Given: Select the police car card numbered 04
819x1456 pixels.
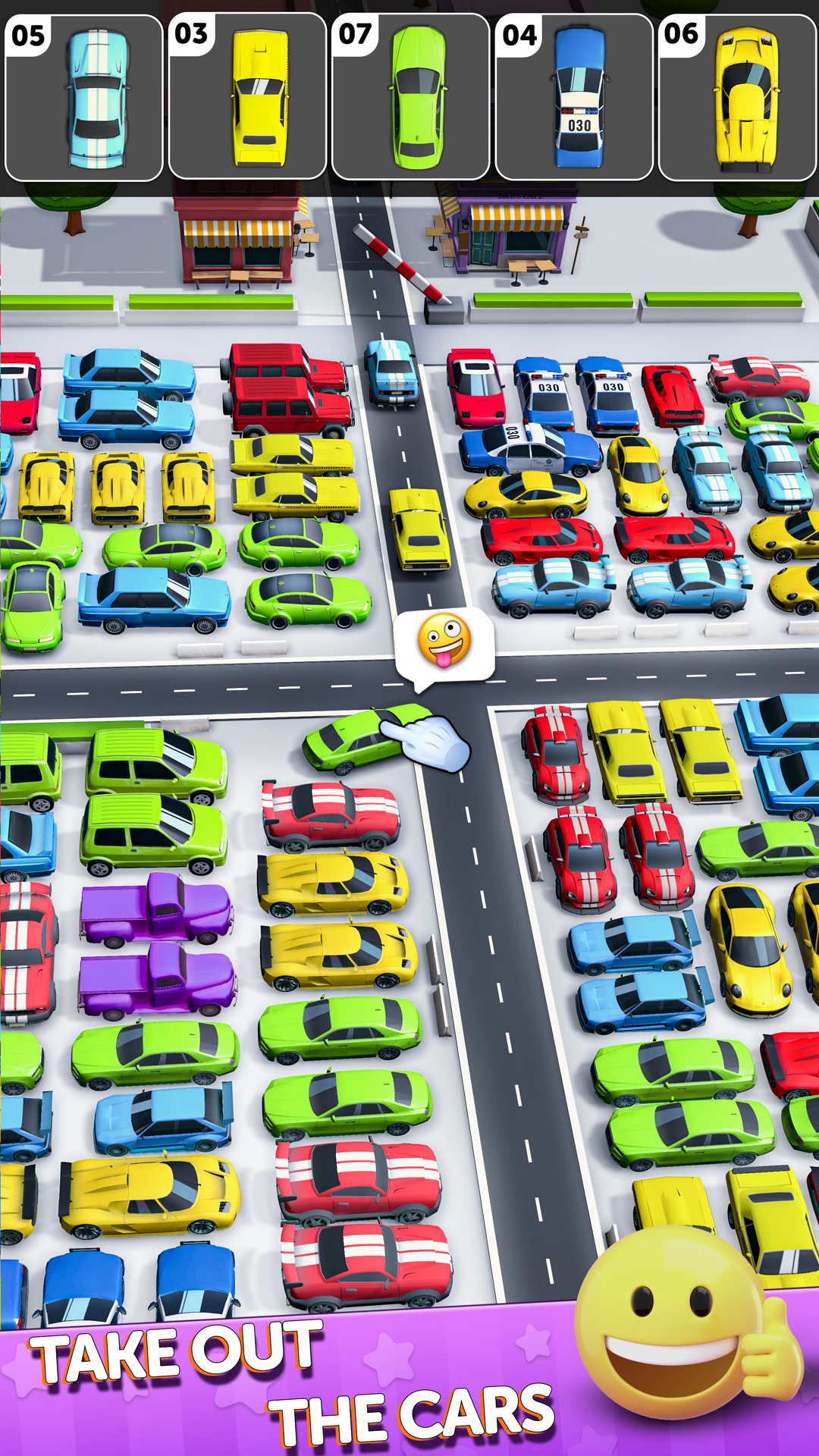Looking at the screenshot, I should (x=574, y=98).
